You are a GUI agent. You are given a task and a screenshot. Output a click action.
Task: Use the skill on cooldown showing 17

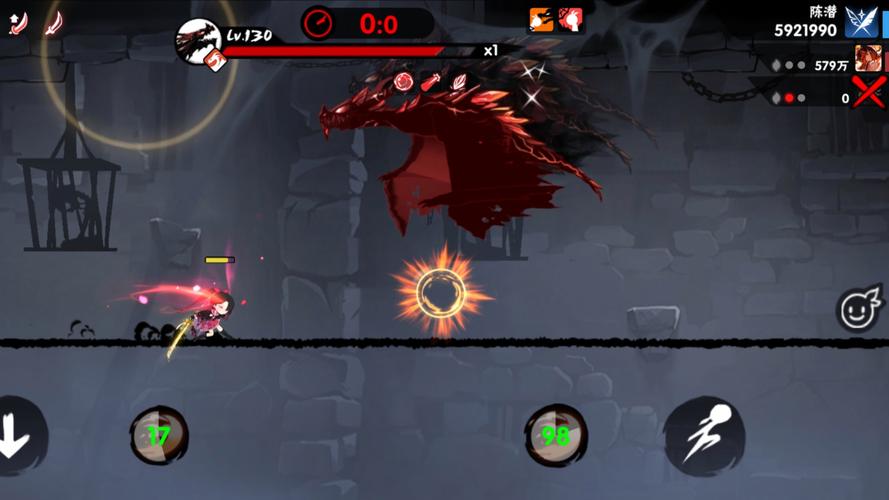(159, 435)
